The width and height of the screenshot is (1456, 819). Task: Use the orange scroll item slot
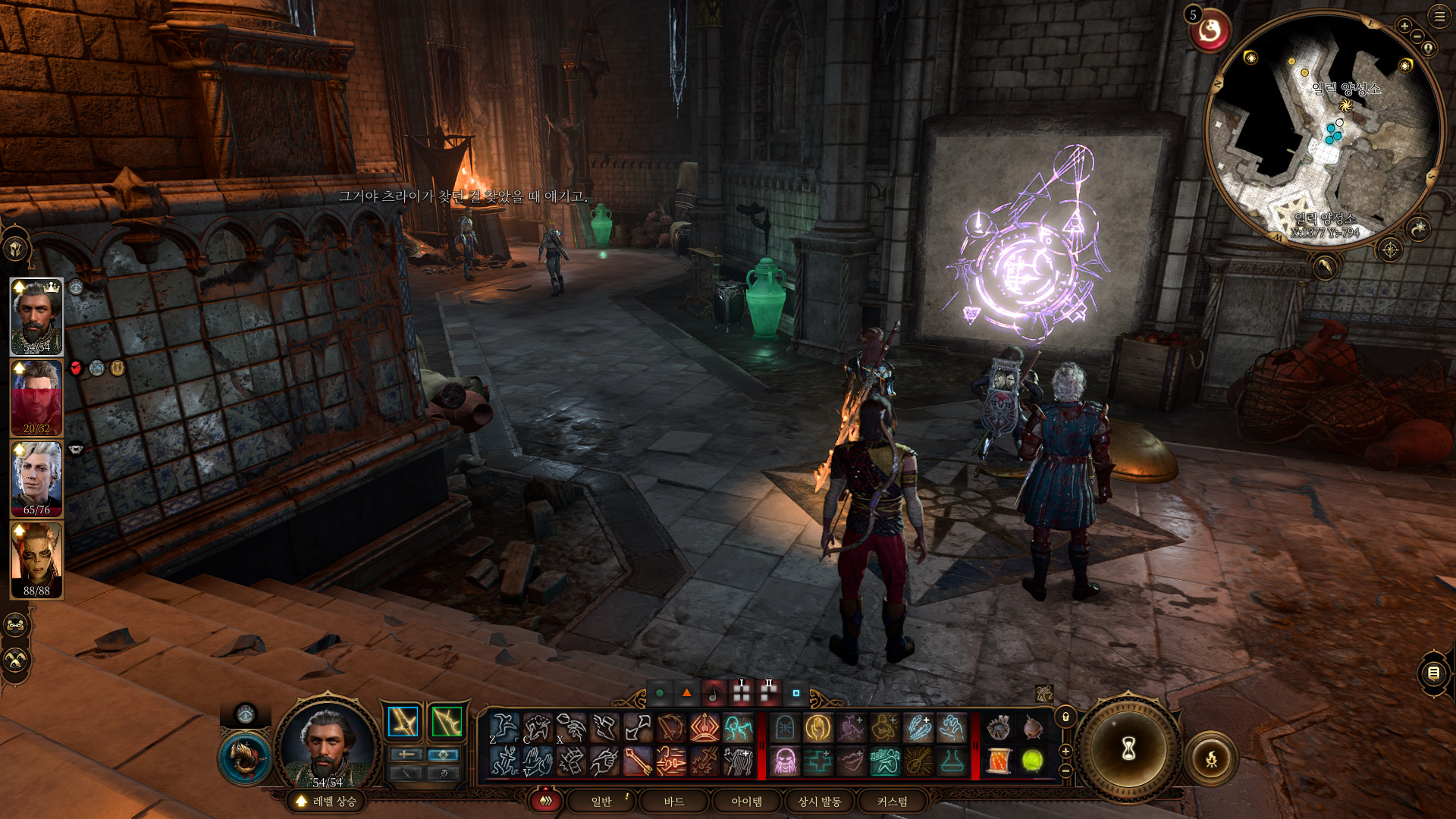click(999, 761)
